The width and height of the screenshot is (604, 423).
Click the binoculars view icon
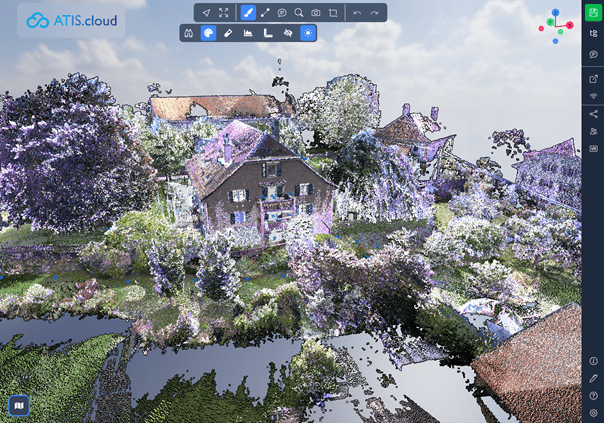[x=189, y=33]
